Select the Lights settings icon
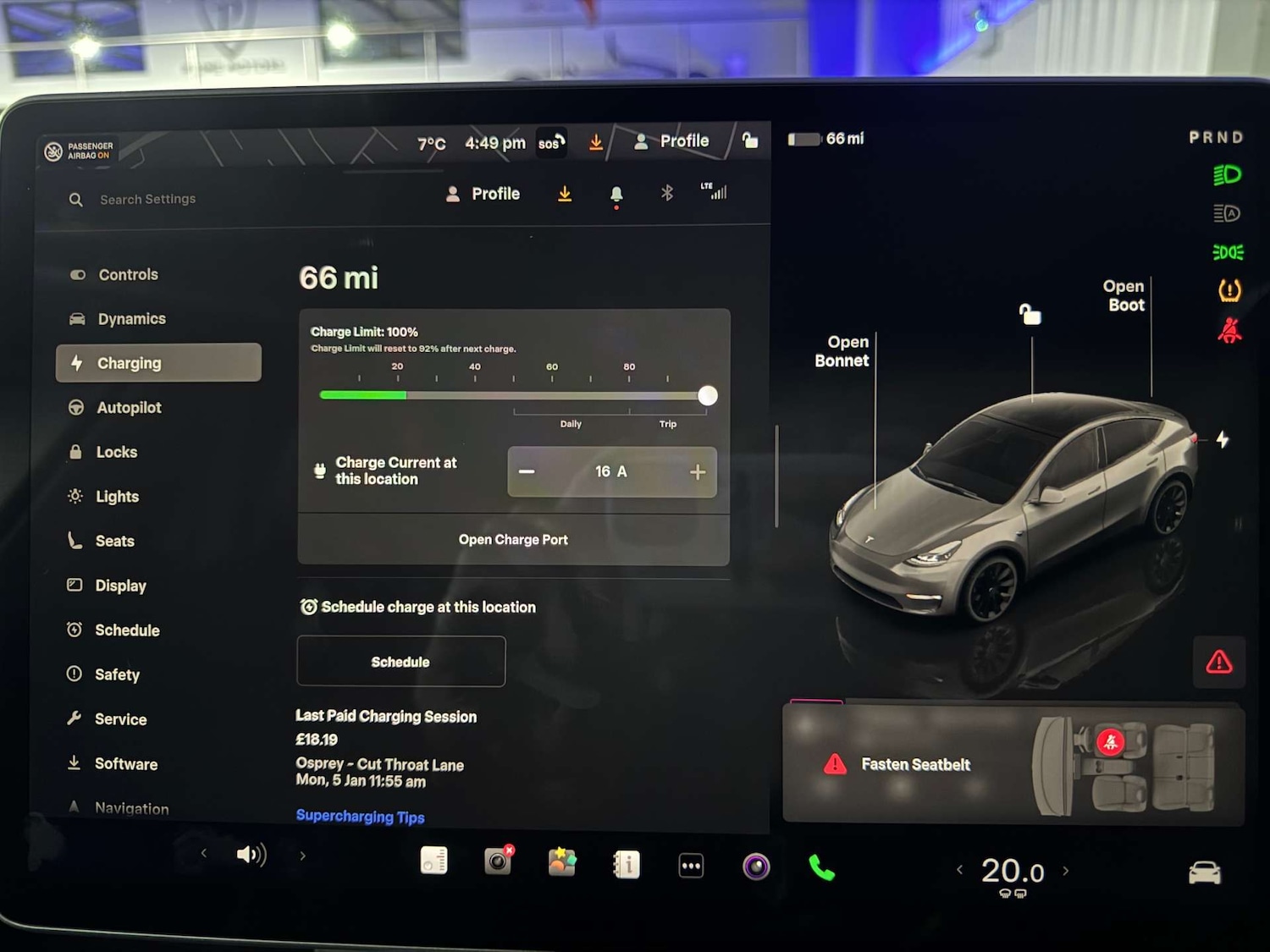This screenshot has width=1270, height=952. (x=75, y=496)
